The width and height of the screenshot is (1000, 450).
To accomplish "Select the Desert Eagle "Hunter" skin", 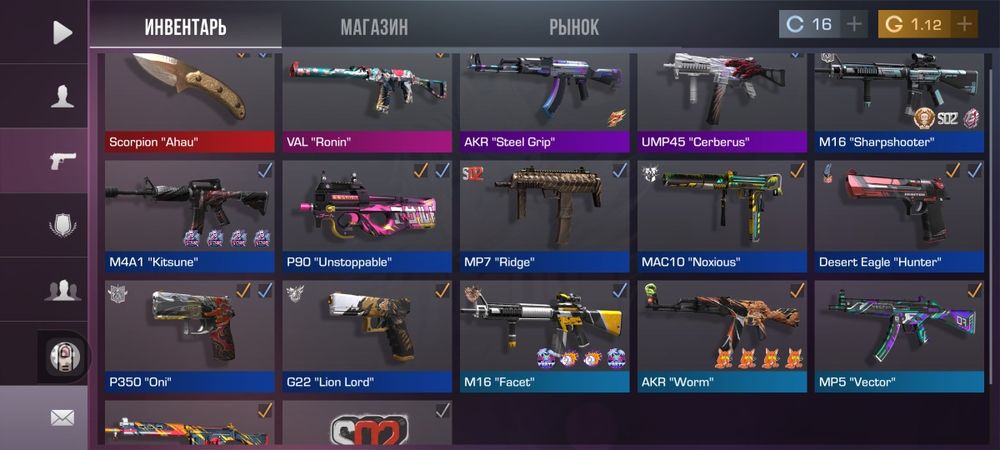I will coord(898,216).
